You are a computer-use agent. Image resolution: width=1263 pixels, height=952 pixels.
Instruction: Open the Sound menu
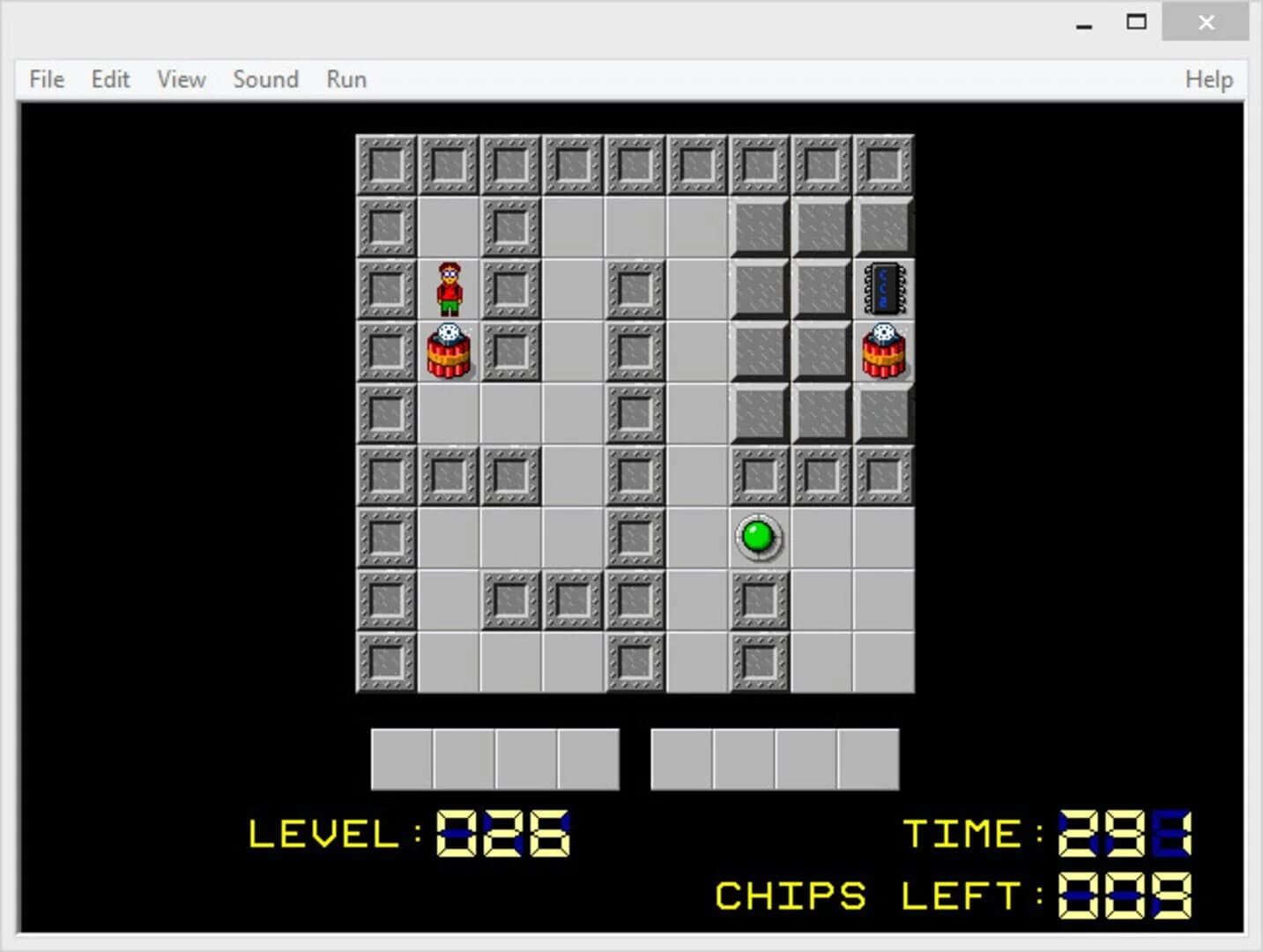pos(265,79)
